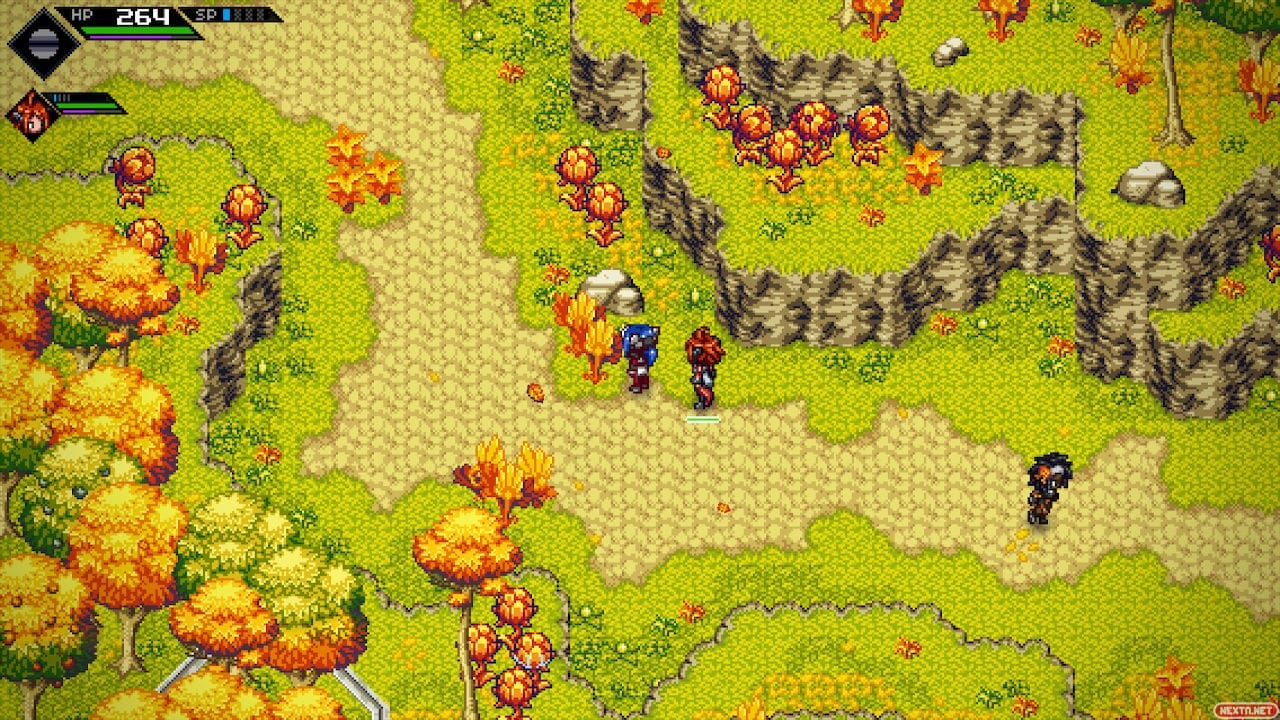Click the HP number reading 264

click(x=143, y=16)
